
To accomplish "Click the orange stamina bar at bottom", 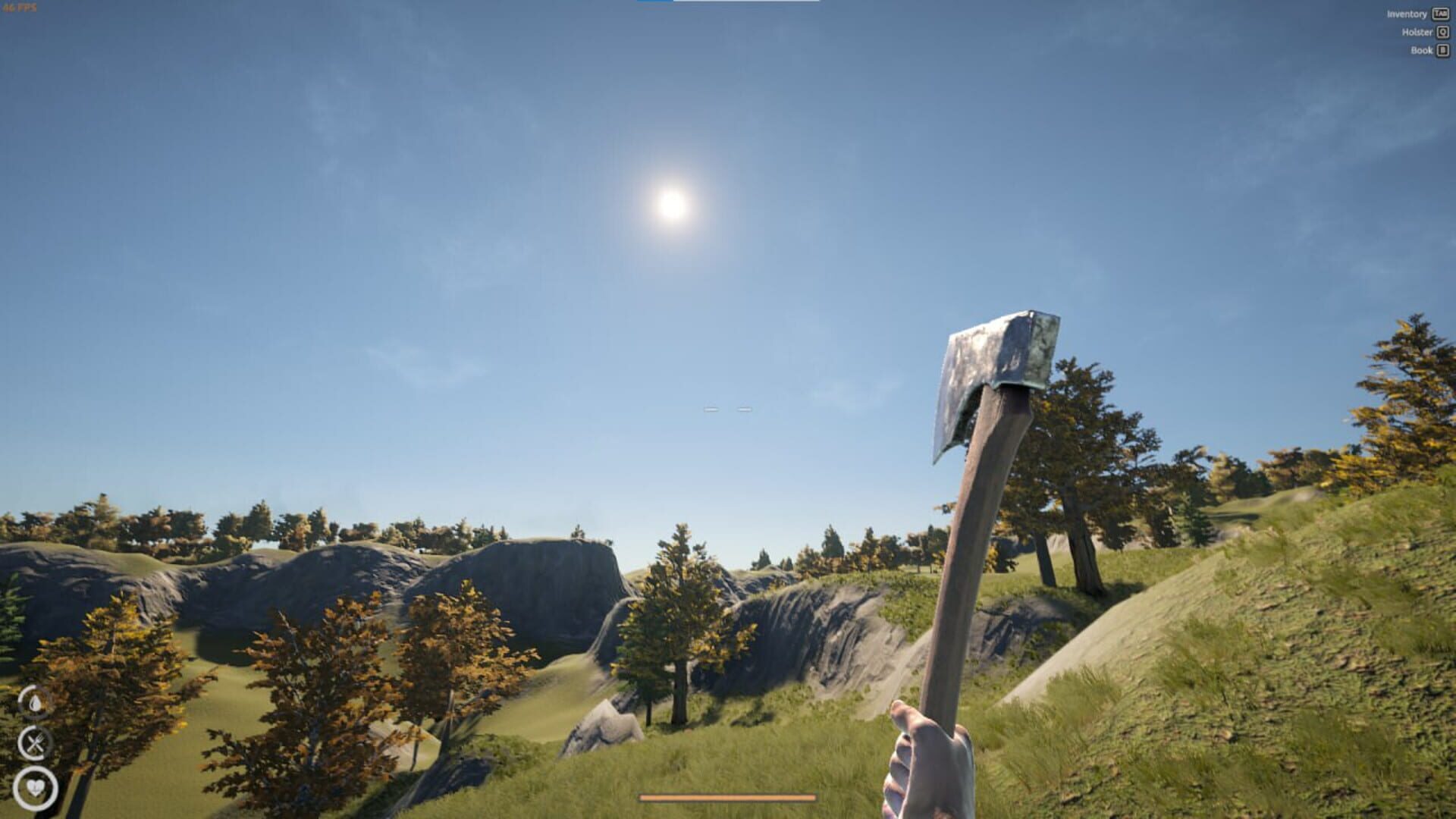I will pos(728,798).
